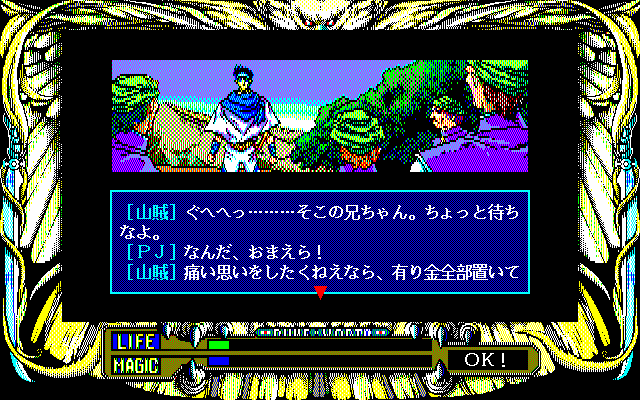
Task: Advance dialogue with the red arrow
Action: click(320, 292)
